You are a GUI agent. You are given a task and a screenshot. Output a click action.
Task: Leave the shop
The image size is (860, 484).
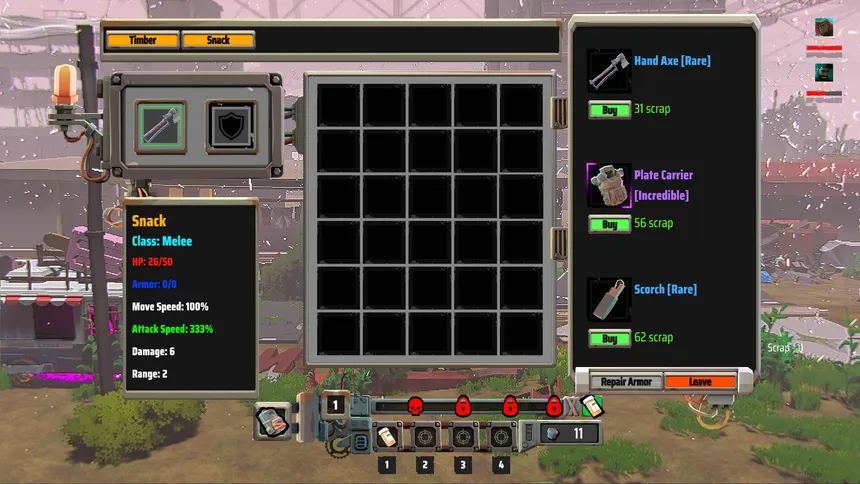tap(700, 382)
